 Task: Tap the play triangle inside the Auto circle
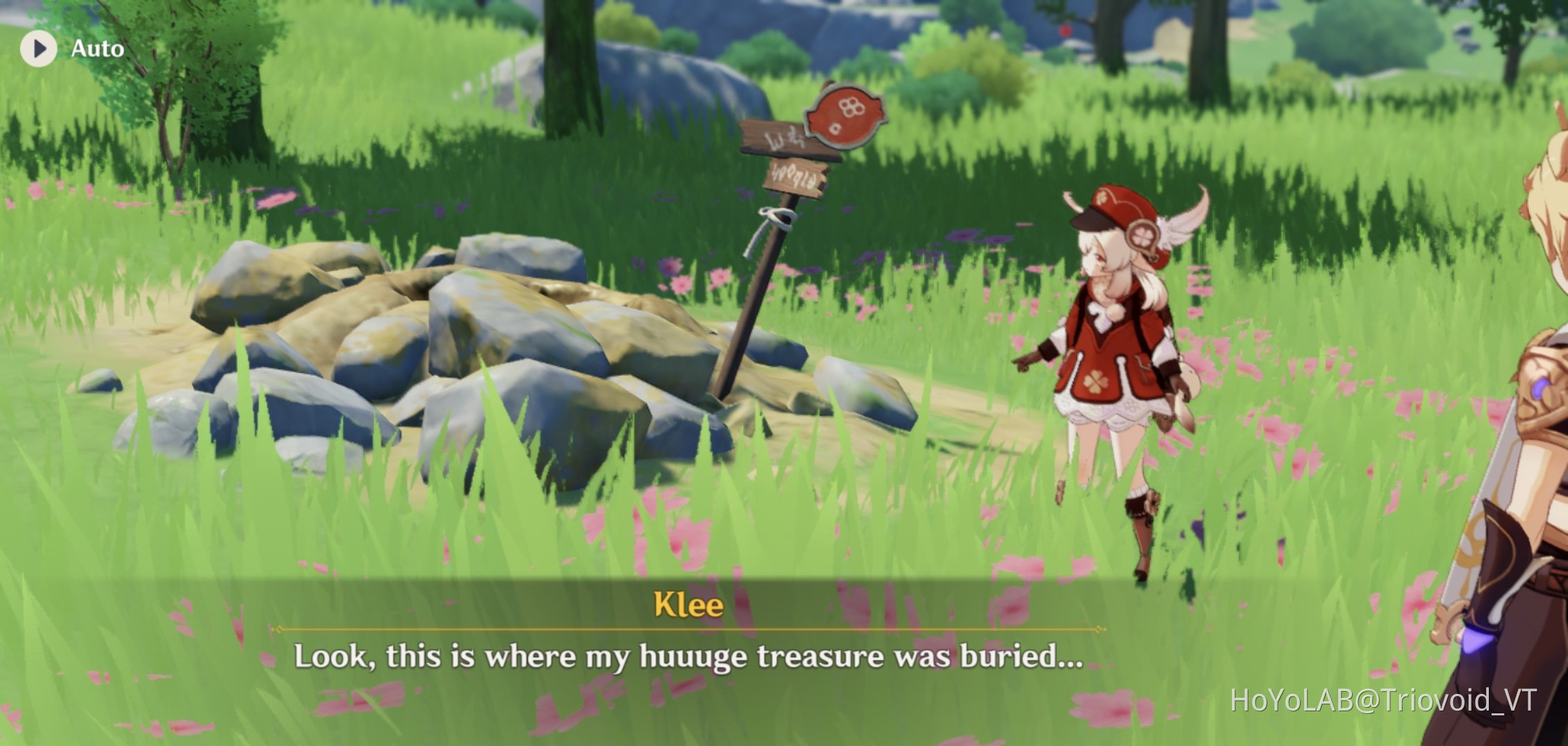[40, 49]
